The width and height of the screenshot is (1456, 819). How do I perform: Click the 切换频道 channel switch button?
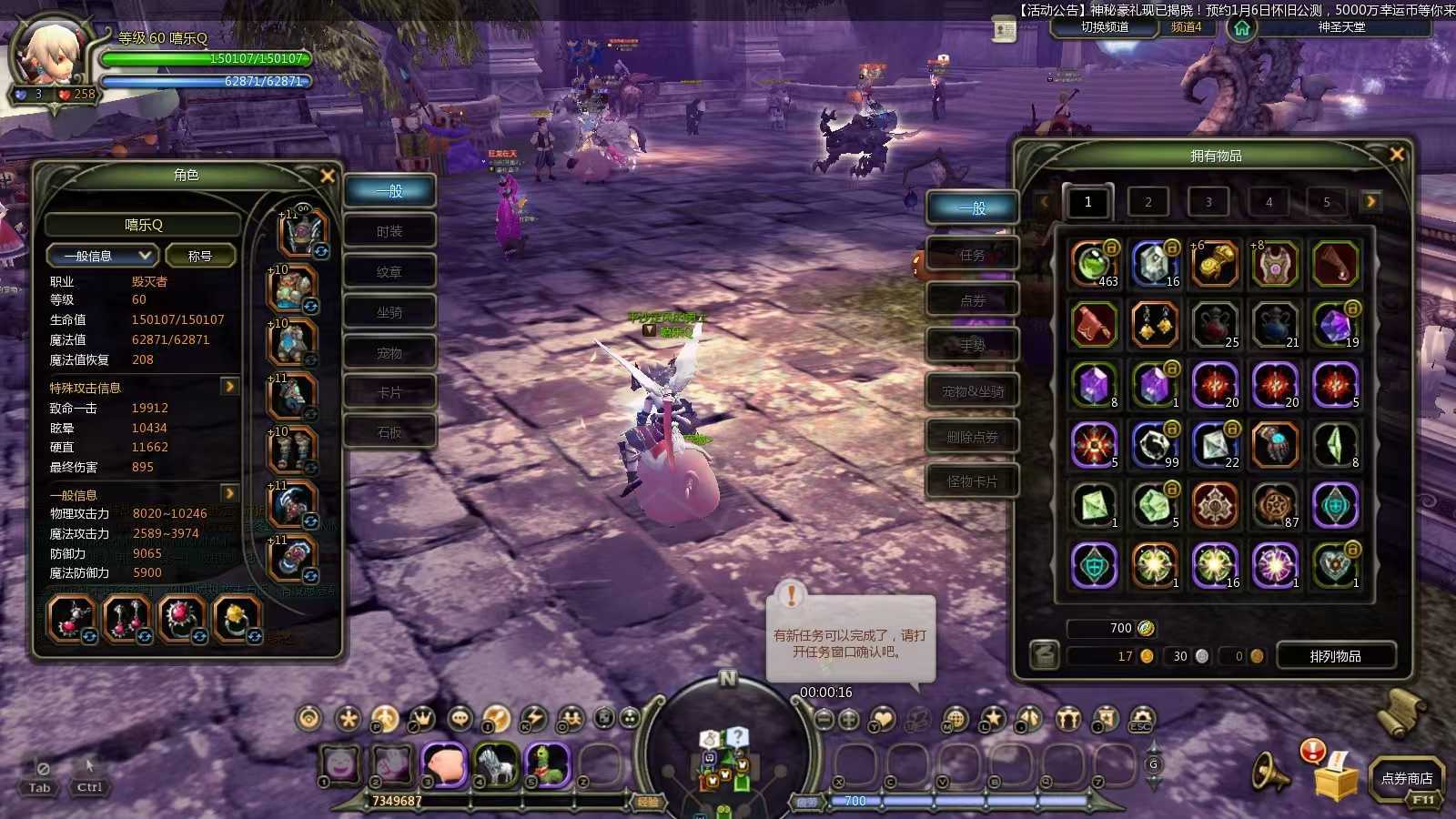click(x=1105, y=27)
